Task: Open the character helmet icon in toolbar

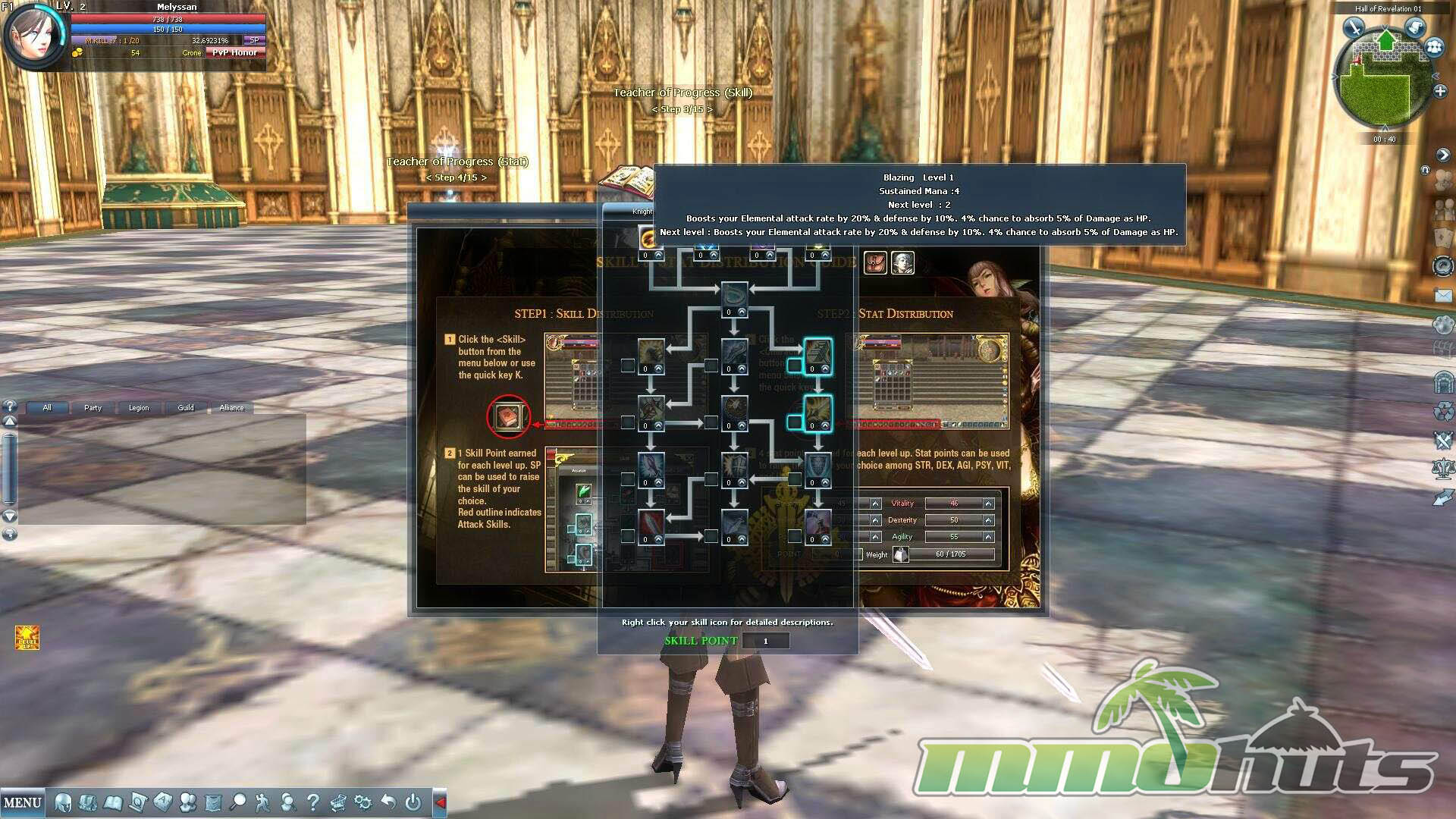Action: pyautogui.click(x=64, y=802)
